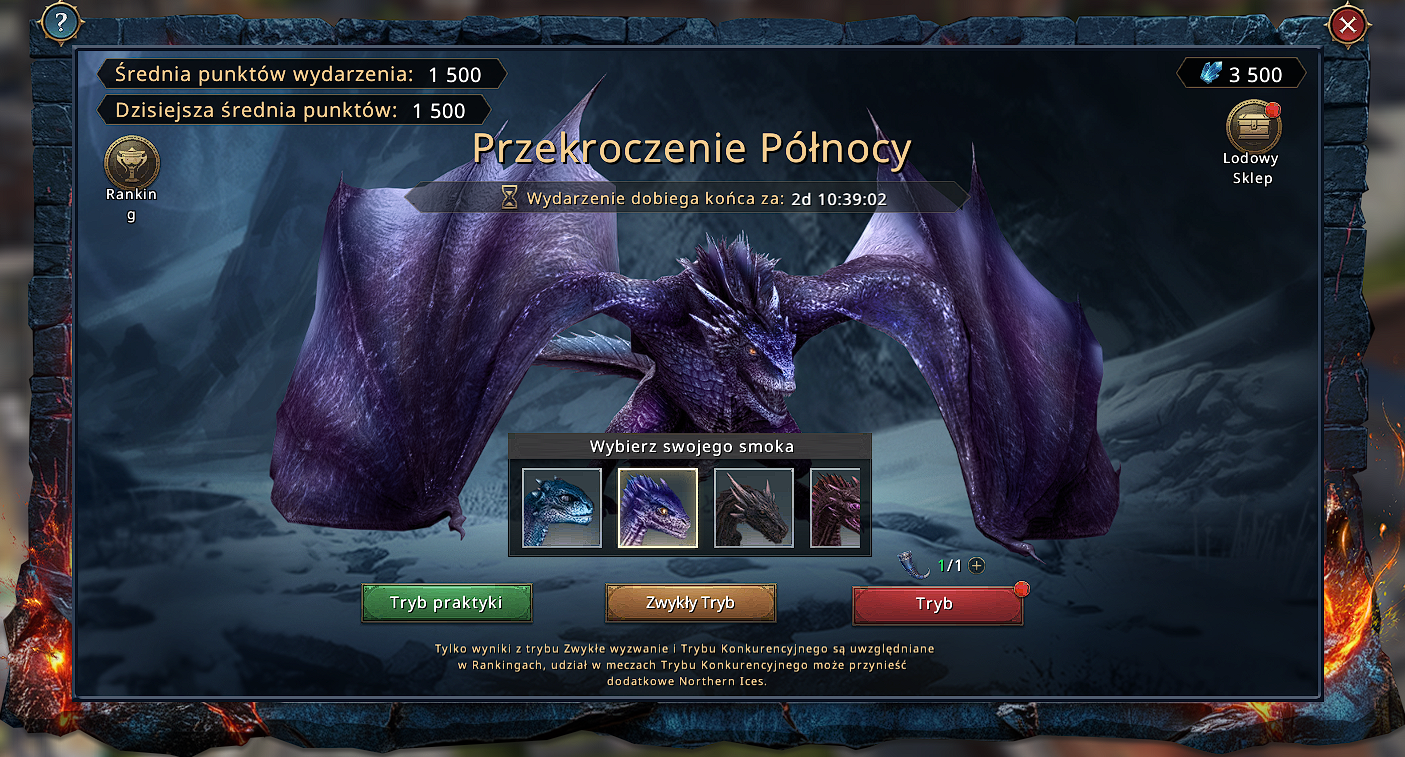Pick the black dragon portrait

click(753, 508)
